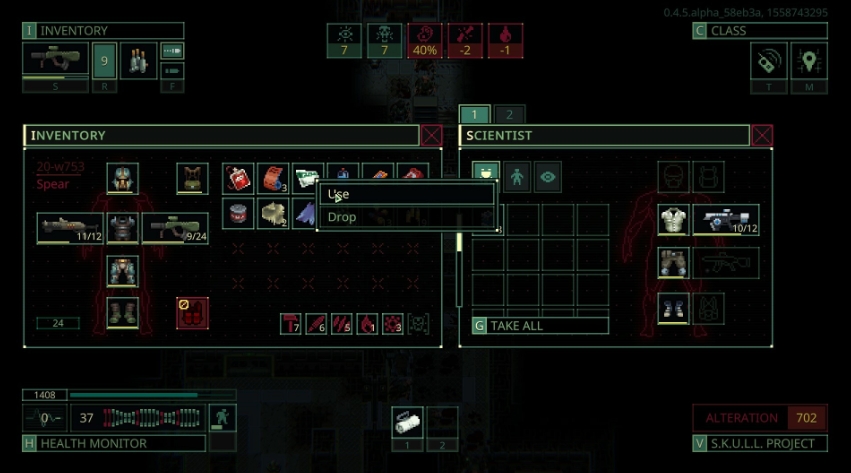This screenshot has width=851, height=473.
Task: Open the body figure tab in Scientist panel
Action: [518, 177]
